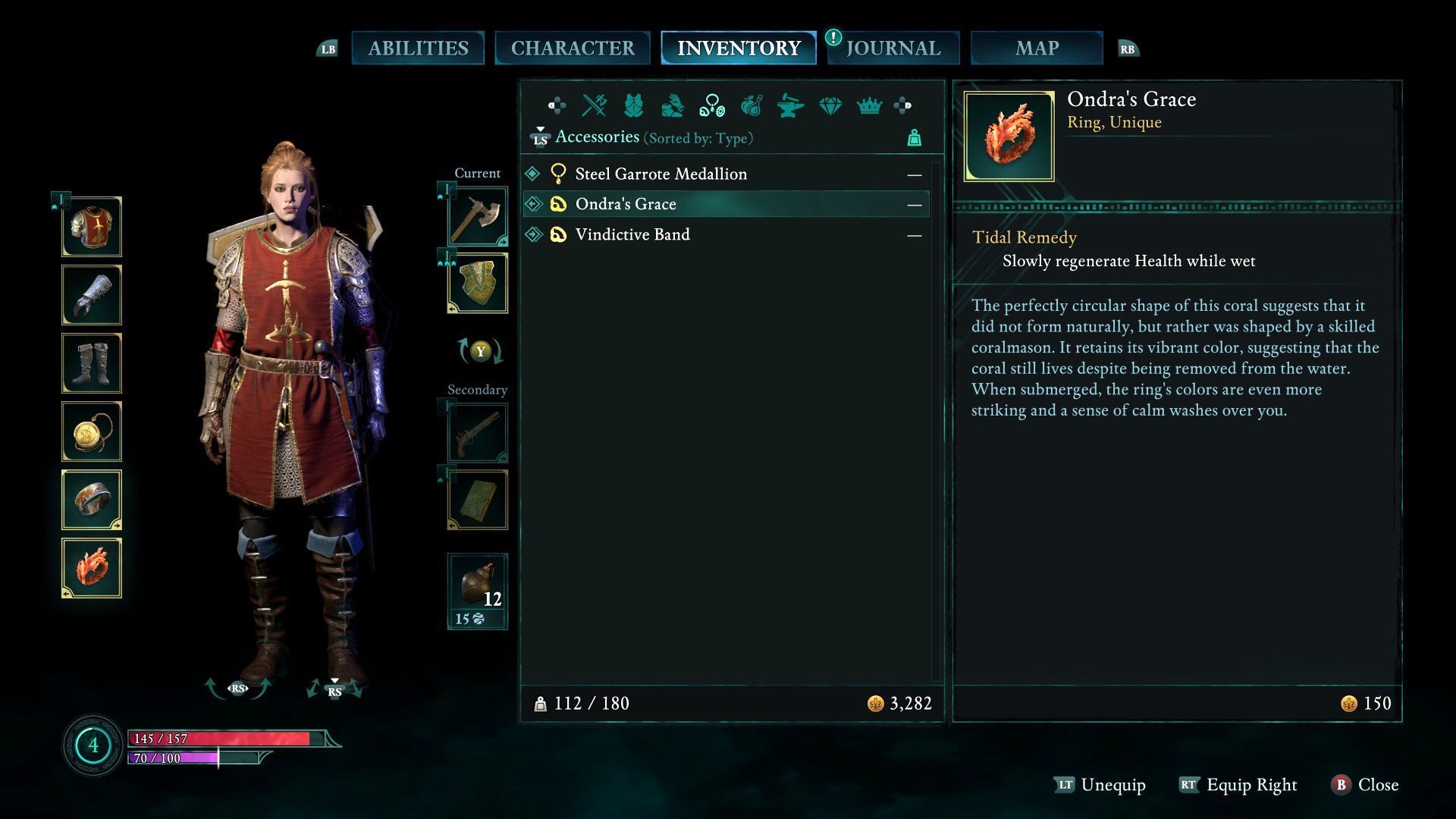Show the Map tab

click(1037, 48)
